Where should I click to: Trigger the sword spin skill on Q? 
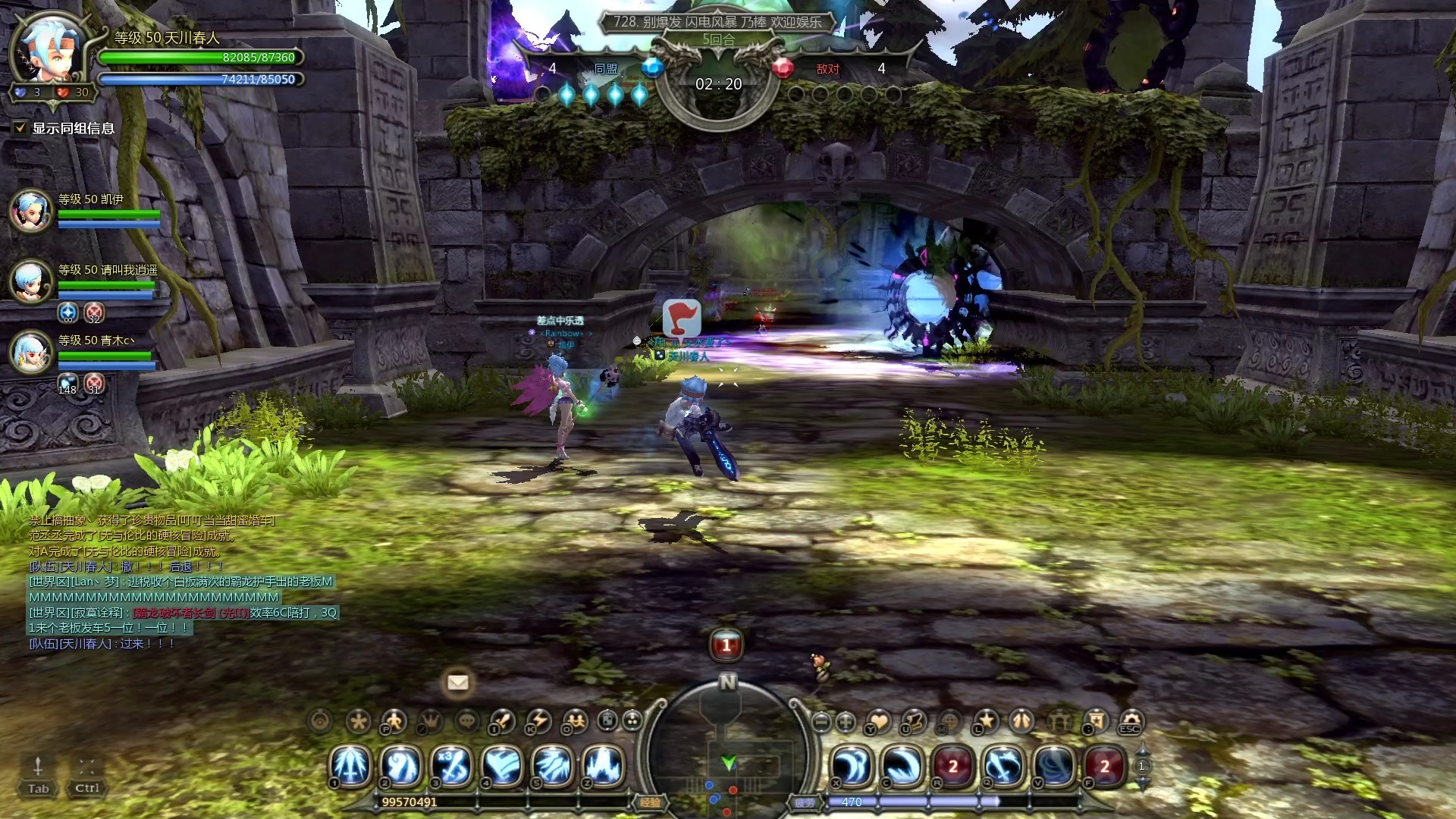[1004, 766]
